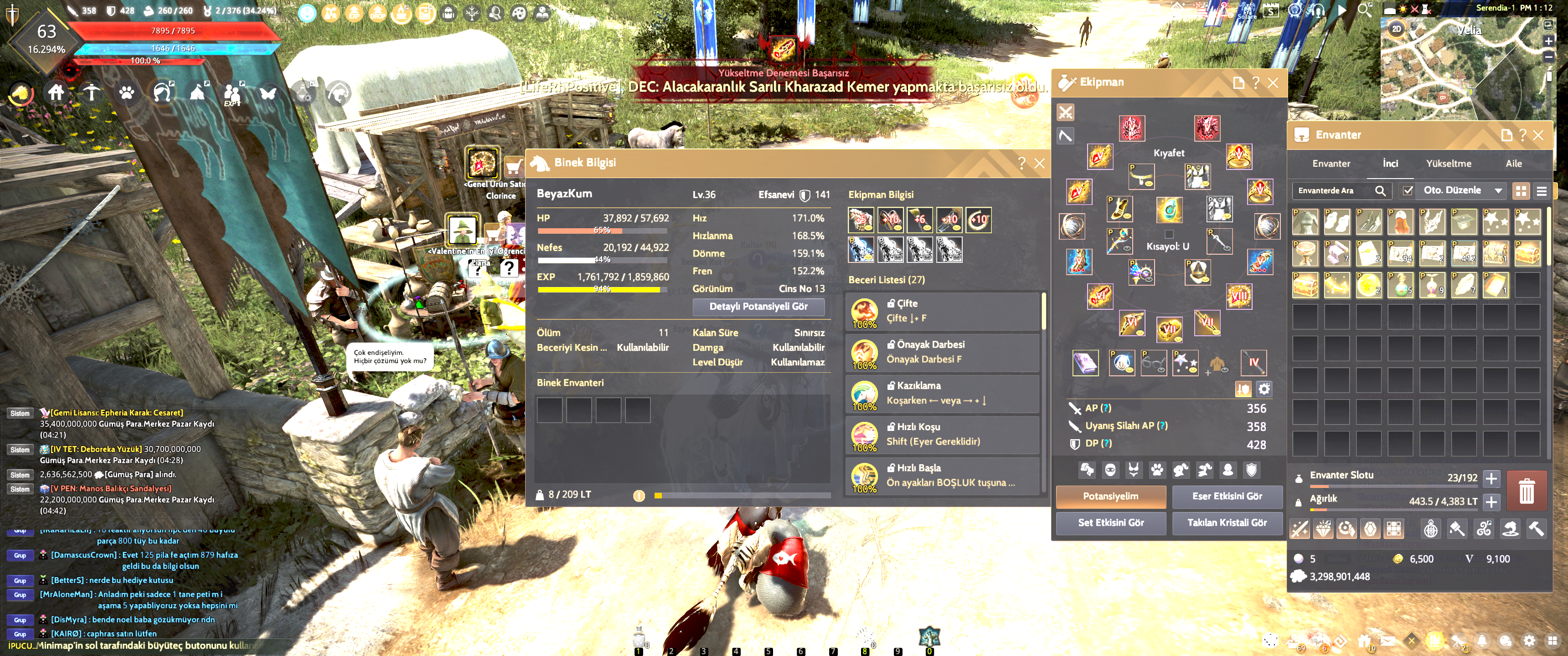Viewport: 1568px width, 656px height.
Task: Expand inventory slots with the plus button
Action: pyautogui.click(x=1491, y=479)
